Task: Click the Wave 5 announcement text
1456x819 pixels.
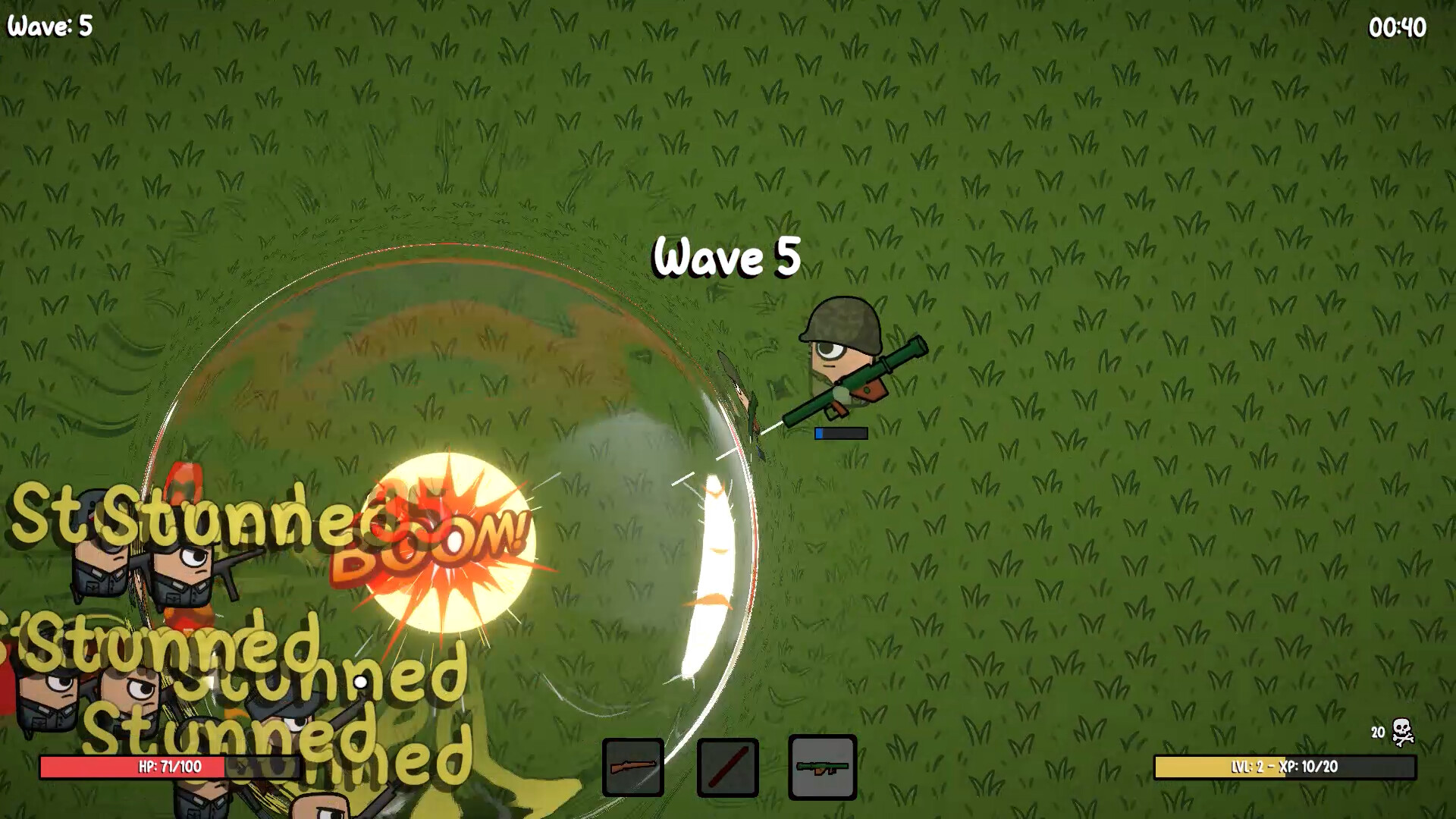Action: pos(726,257)
